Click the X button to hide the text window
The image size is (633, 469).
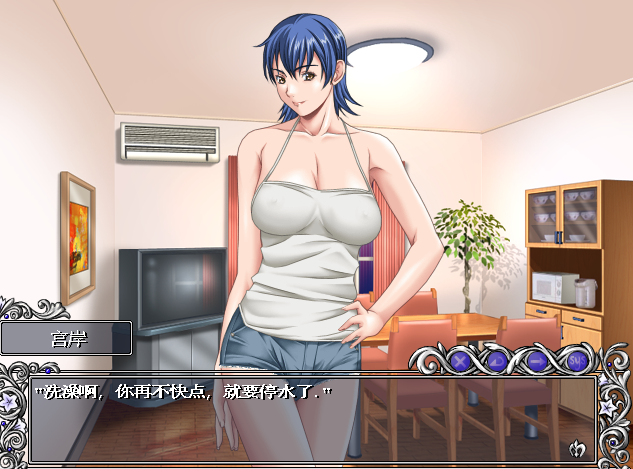pyautogui.click(x=459, y=360)
